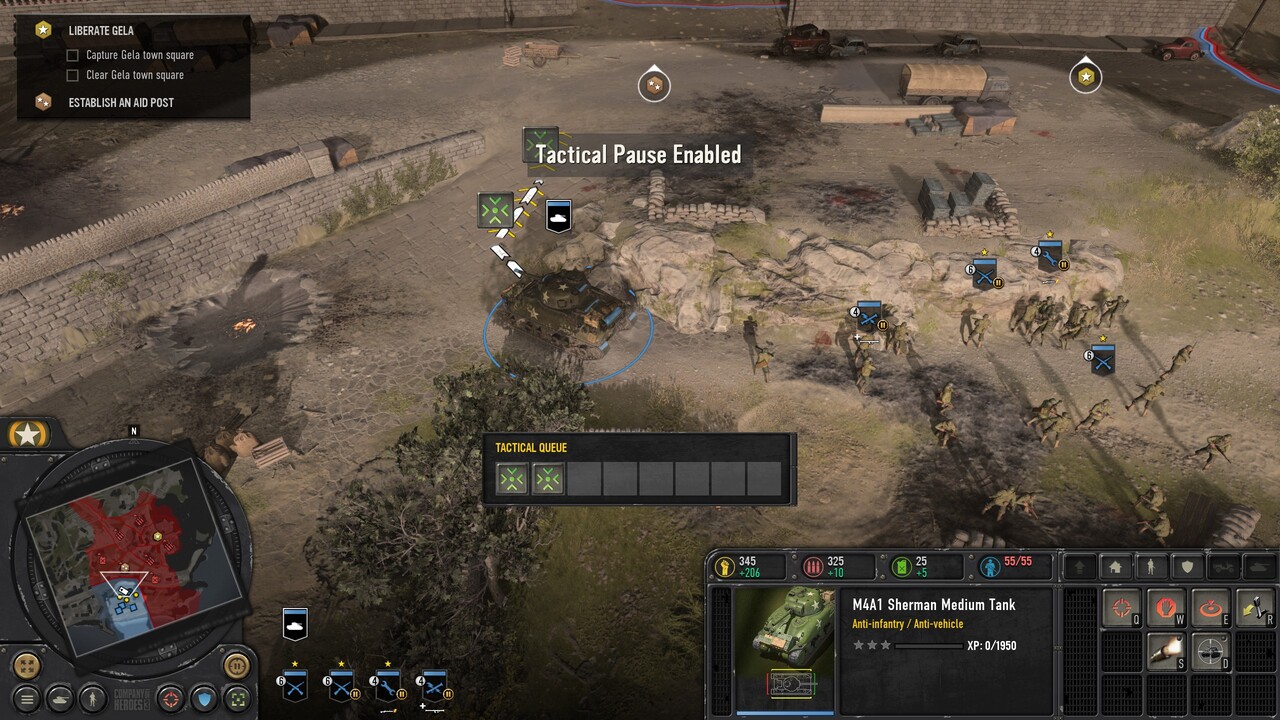Image resolution: width=1280 pixels, height=720 pixels.
Task: Switch to the house buildings tab
Action: [1116, 567]
